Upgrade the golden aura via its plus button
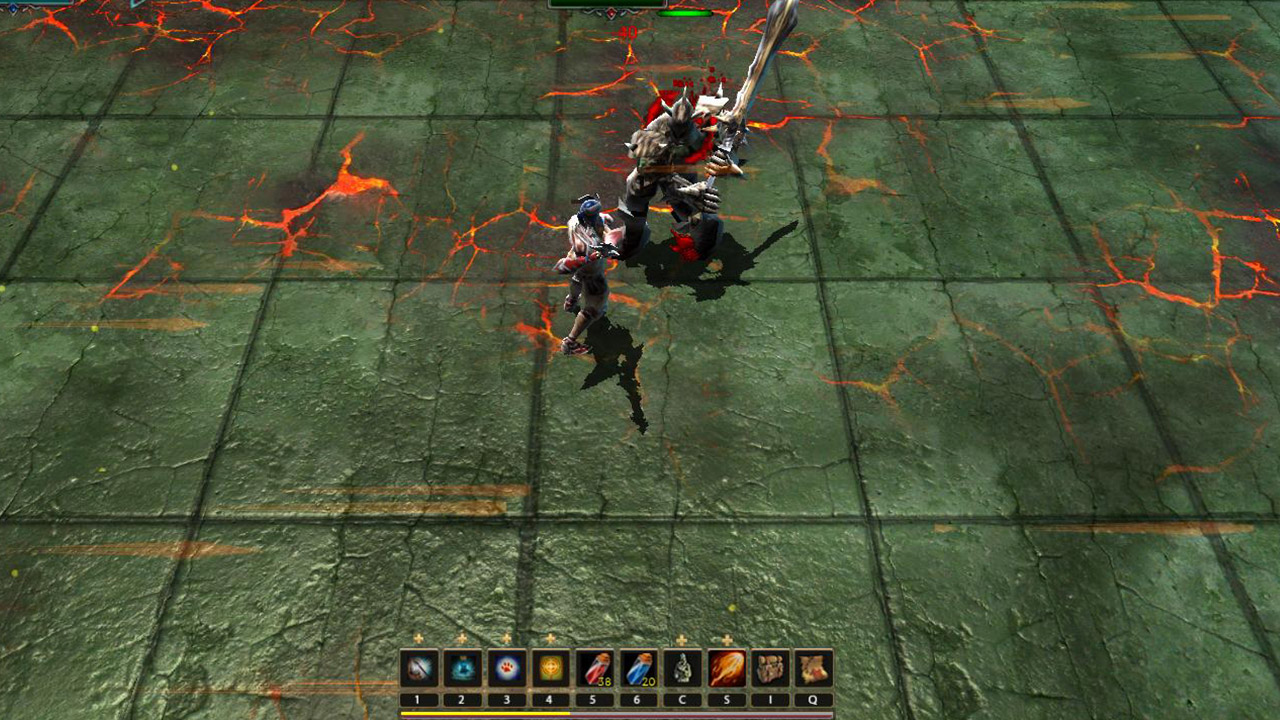Viewport: 1280px width, 720px height. (550, 639)
